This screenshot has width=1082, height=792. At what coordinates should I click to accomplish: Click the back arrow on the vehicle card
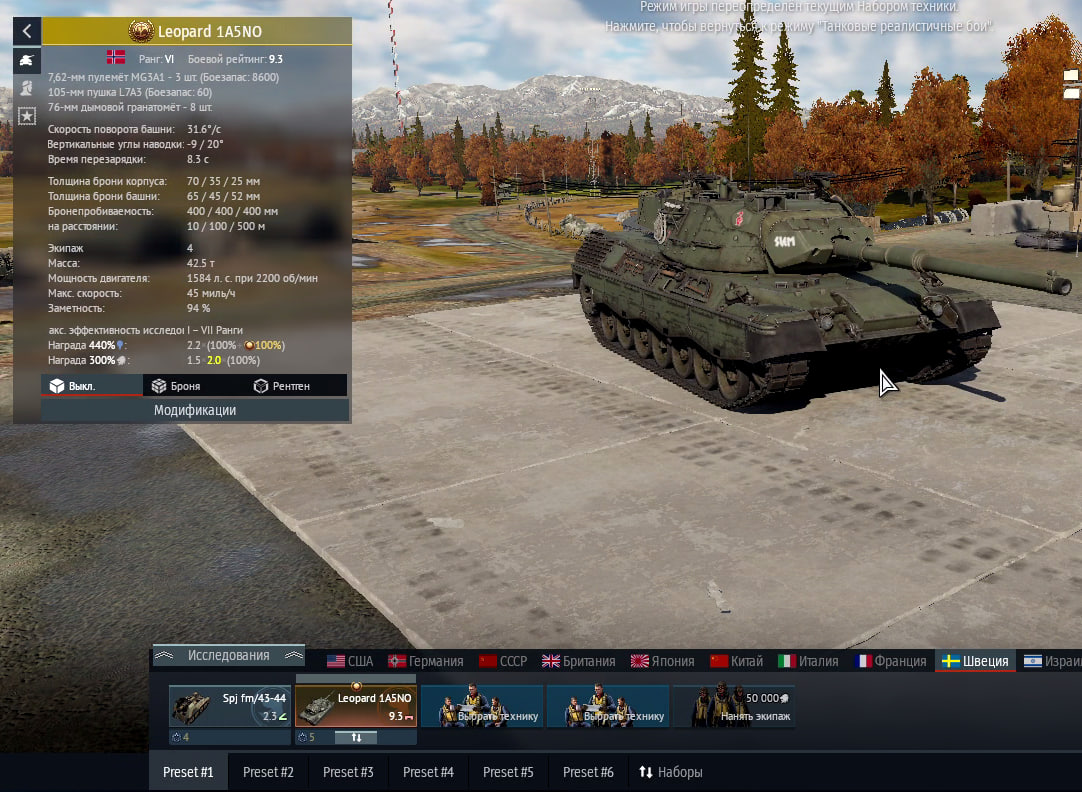click(x=27, y=31)
